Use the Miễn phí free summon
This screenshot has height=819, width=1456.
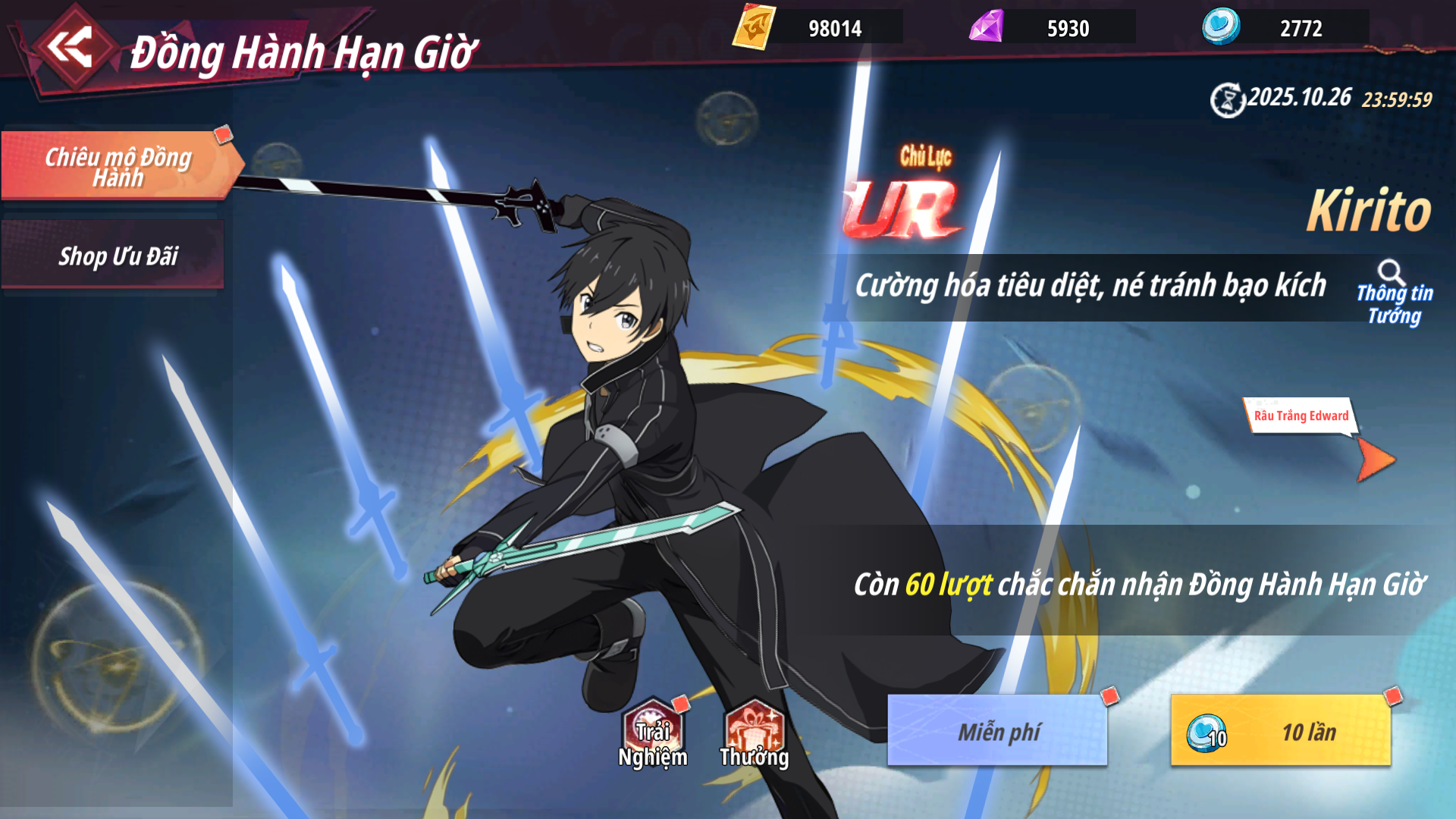pyautogui.click(x=997, y=731)
